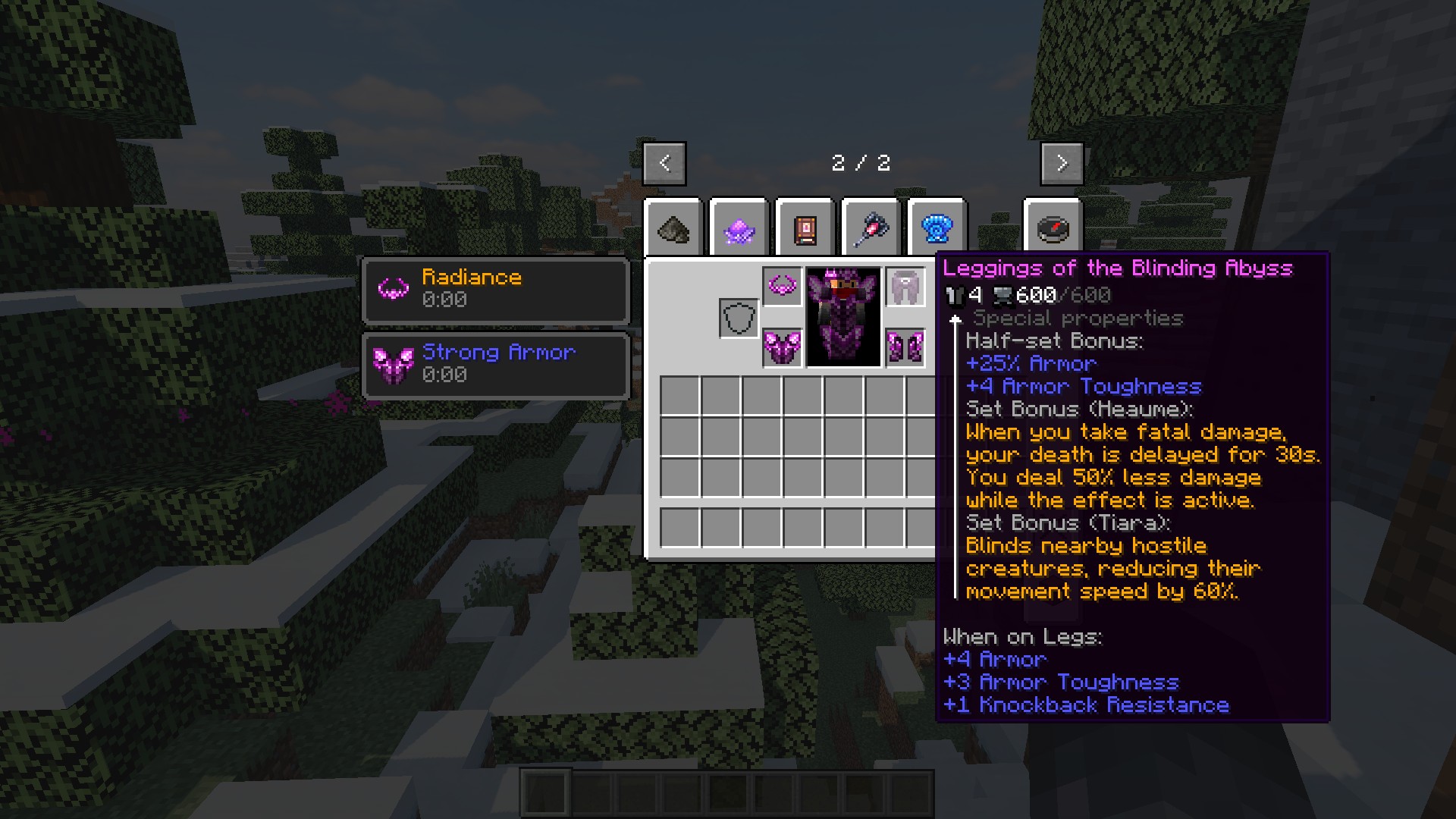
Task: Click the Strong Armor effect panel
Action: 496,365
